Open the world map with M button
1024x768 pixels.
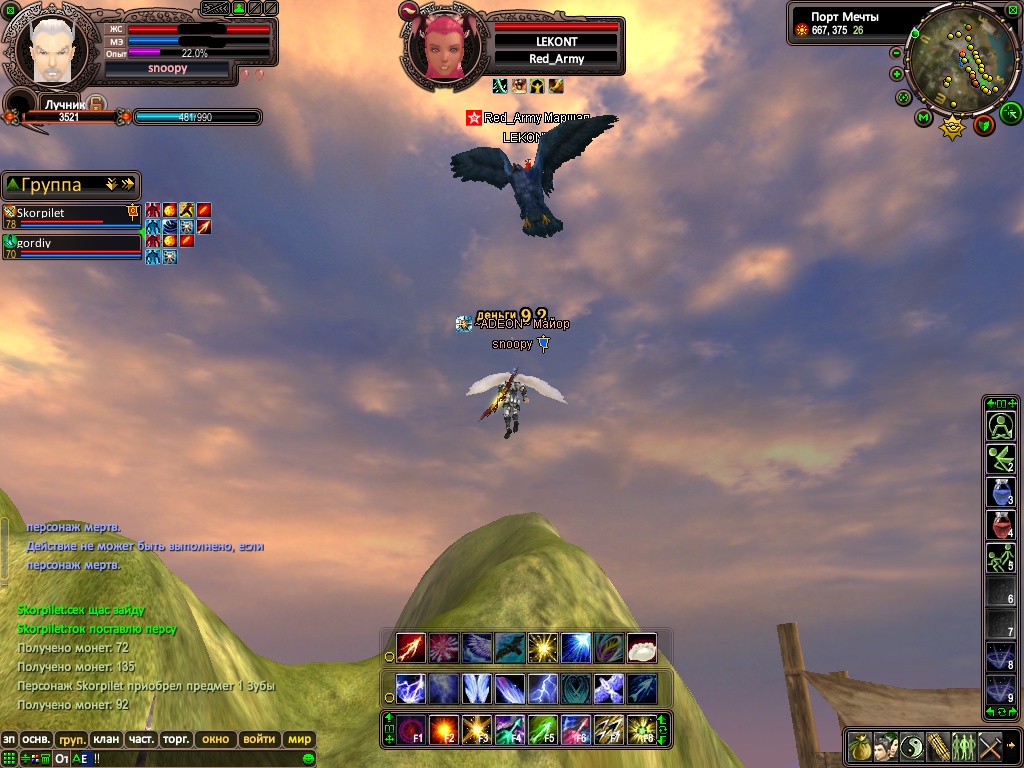pyautogui.click(x=922, y=118)
